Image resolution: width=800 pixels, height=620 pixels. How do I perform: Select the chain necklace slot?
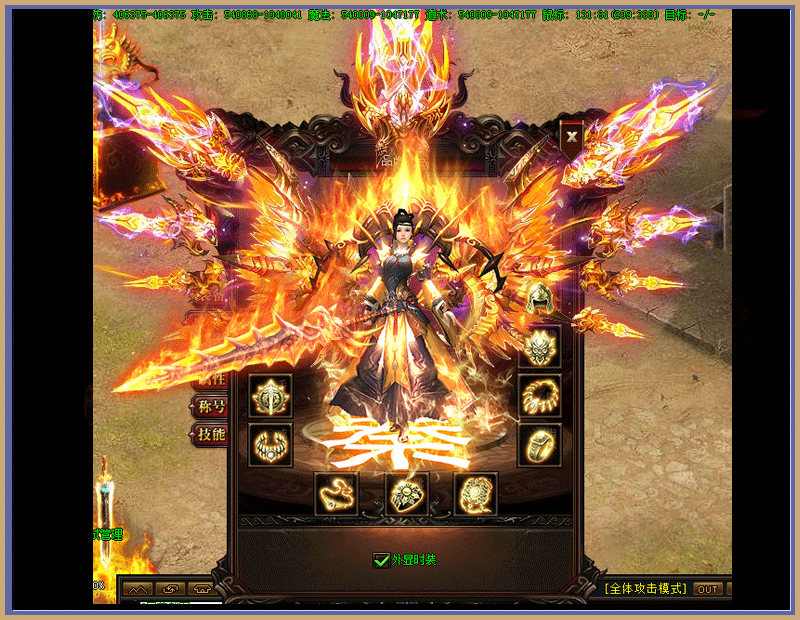point(336,494)
